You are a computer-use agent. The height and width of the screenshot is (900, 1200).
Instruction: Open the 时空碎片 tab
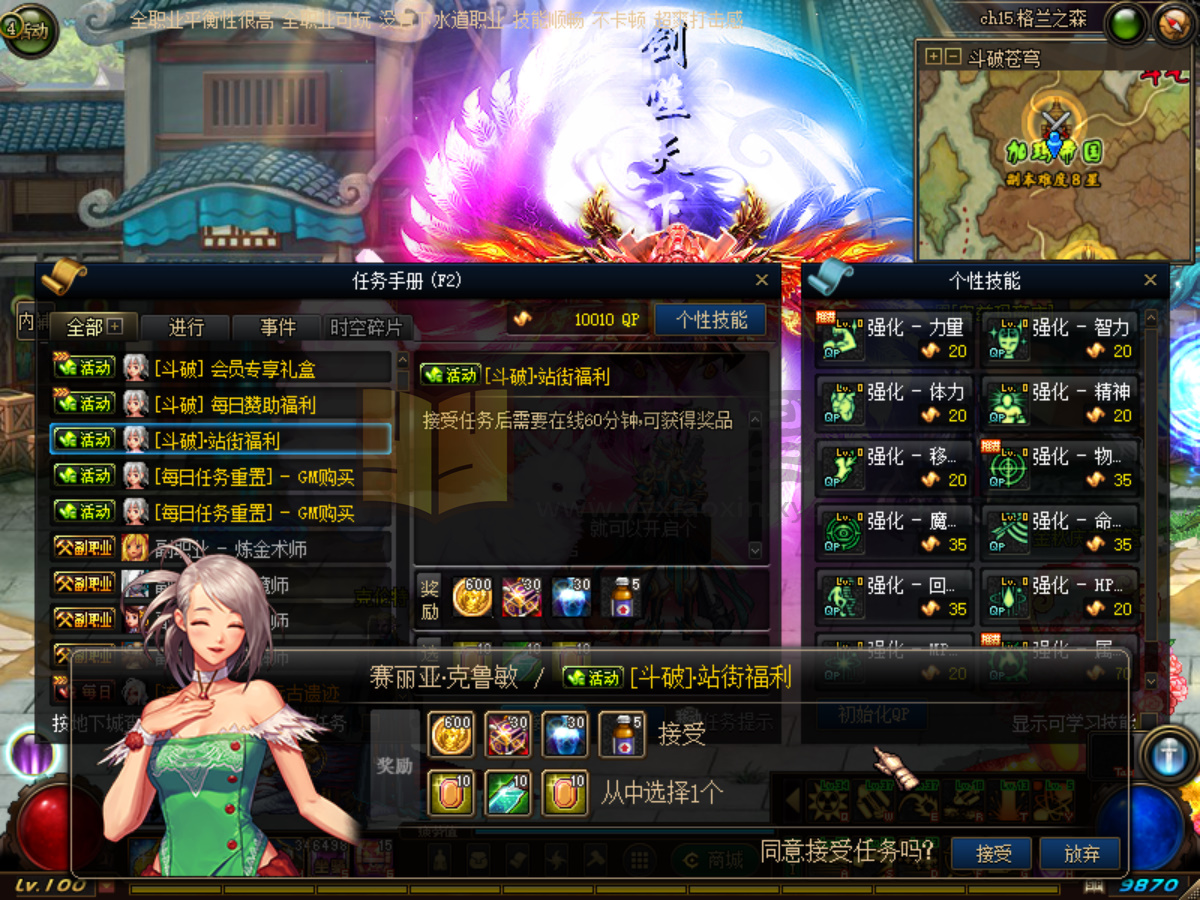[366, 327]
